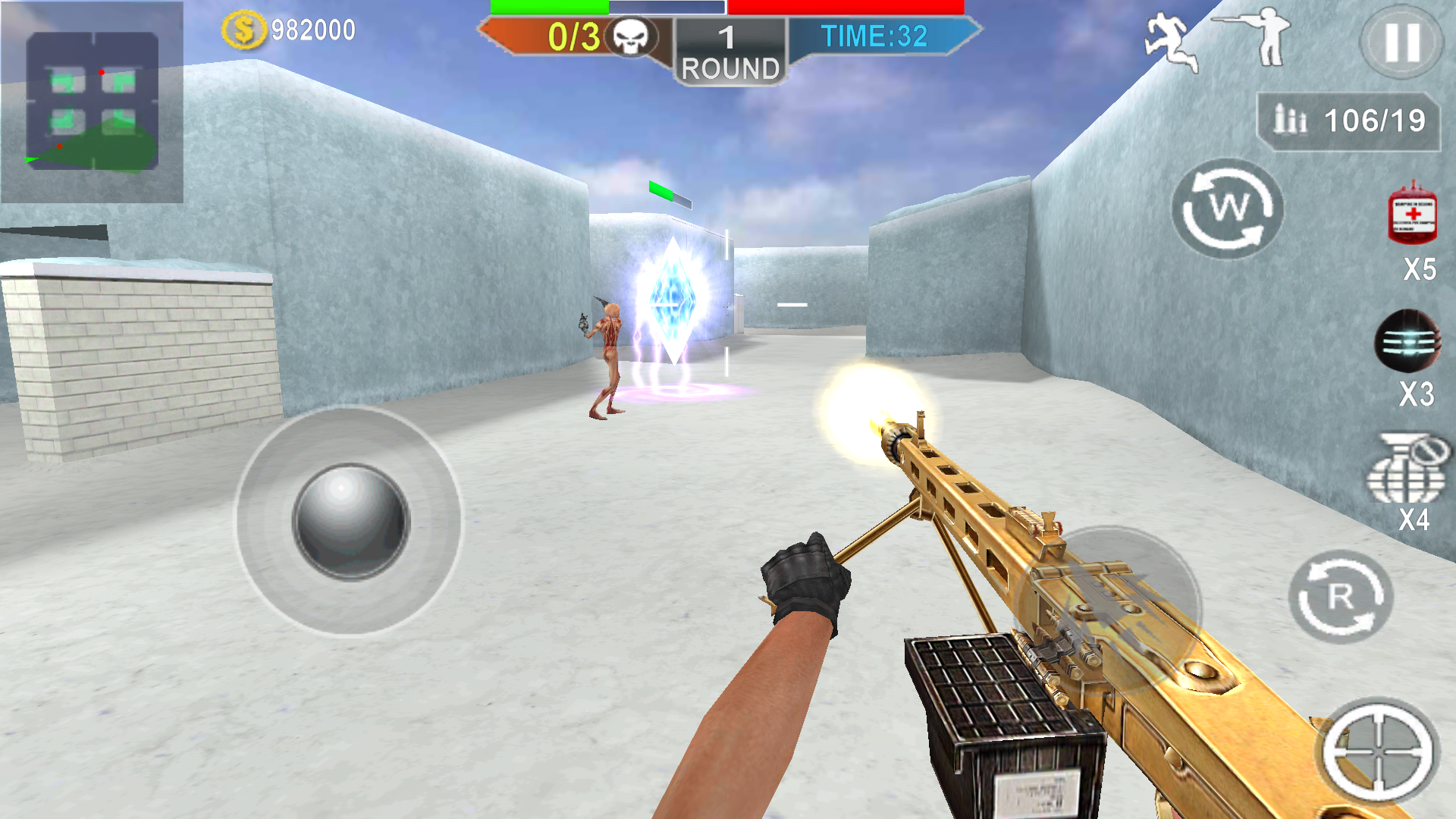Switch weapon with the W button

coord(1228,209)
